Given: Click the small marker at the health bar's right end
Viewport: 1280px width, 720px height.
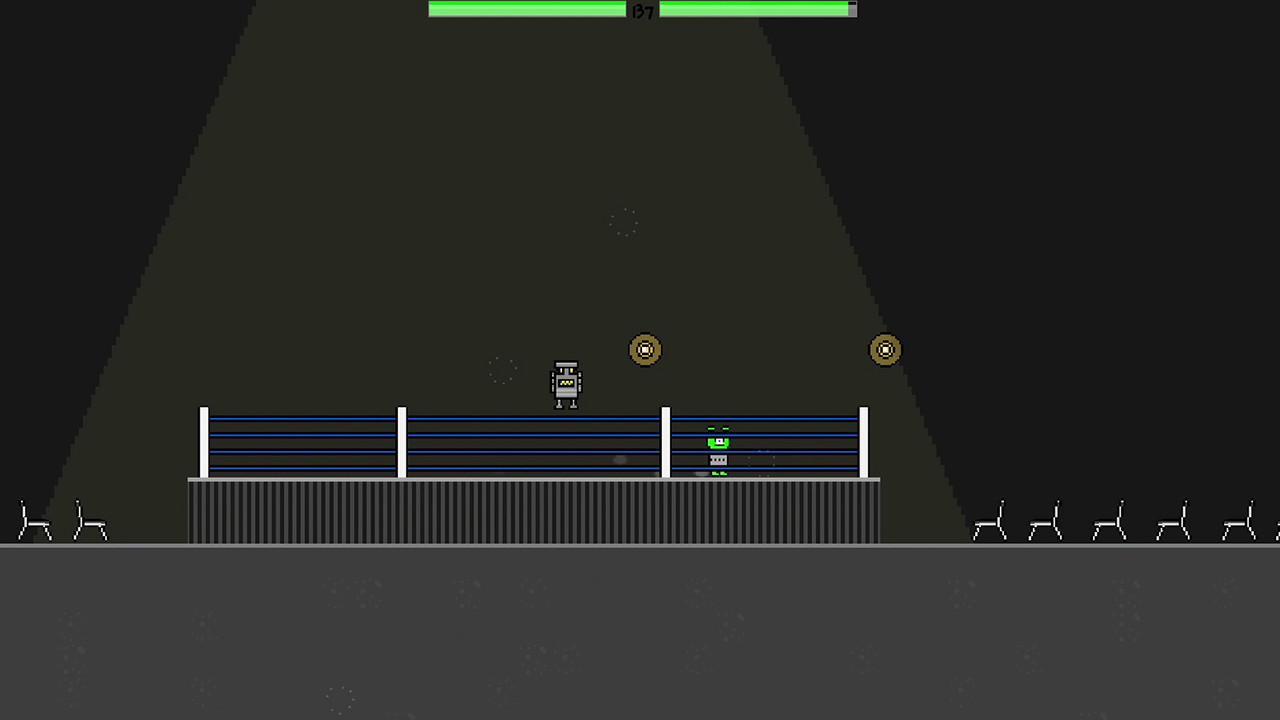Looking at the screenshot, I should click(851, 9).
